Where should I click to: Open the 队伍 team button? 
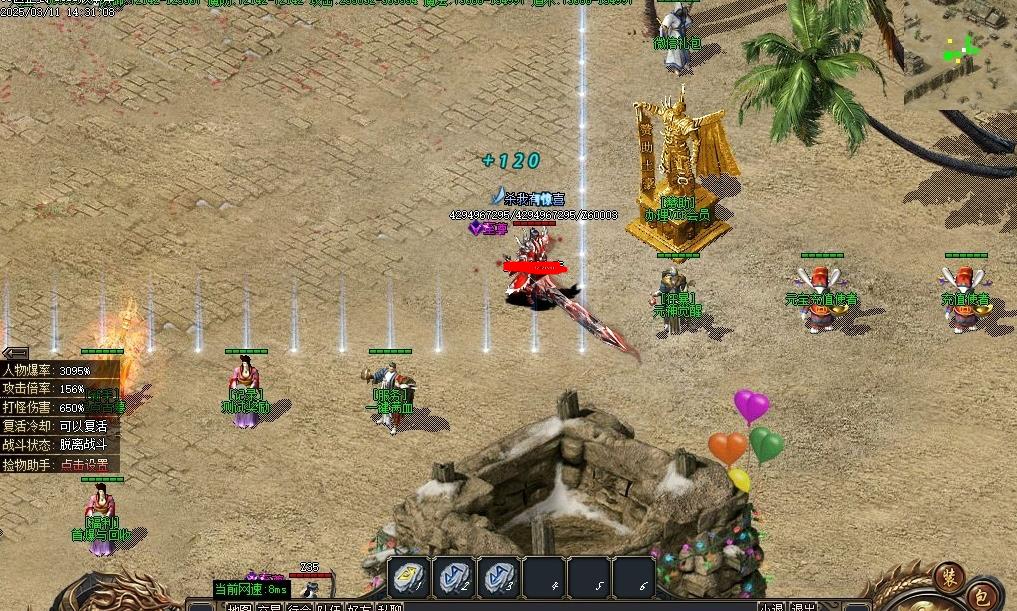329,606
